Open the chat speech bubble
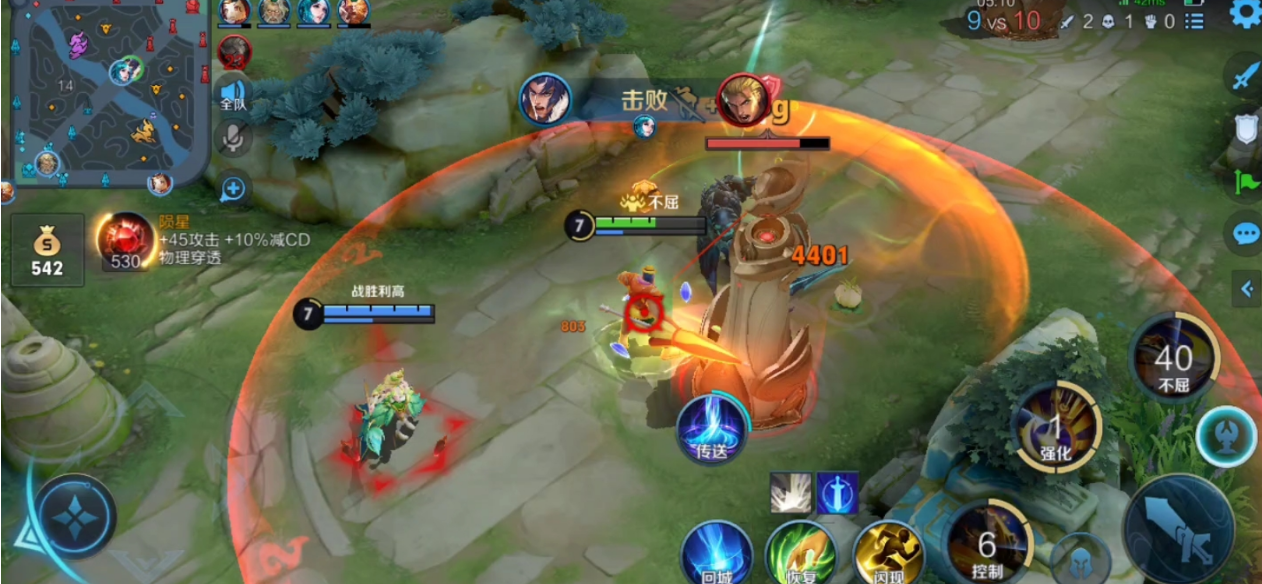Screen dimensions: 1262x584 (1245, 234)
